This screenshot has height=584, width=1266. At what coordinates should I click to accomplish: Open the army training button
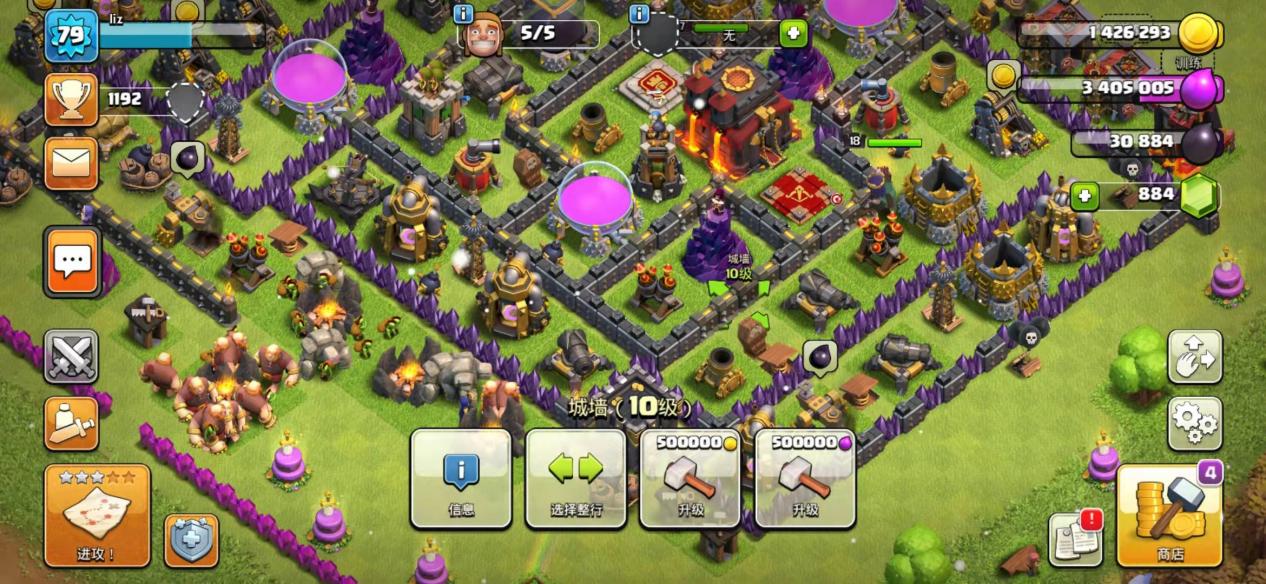(x=71, y=423)
